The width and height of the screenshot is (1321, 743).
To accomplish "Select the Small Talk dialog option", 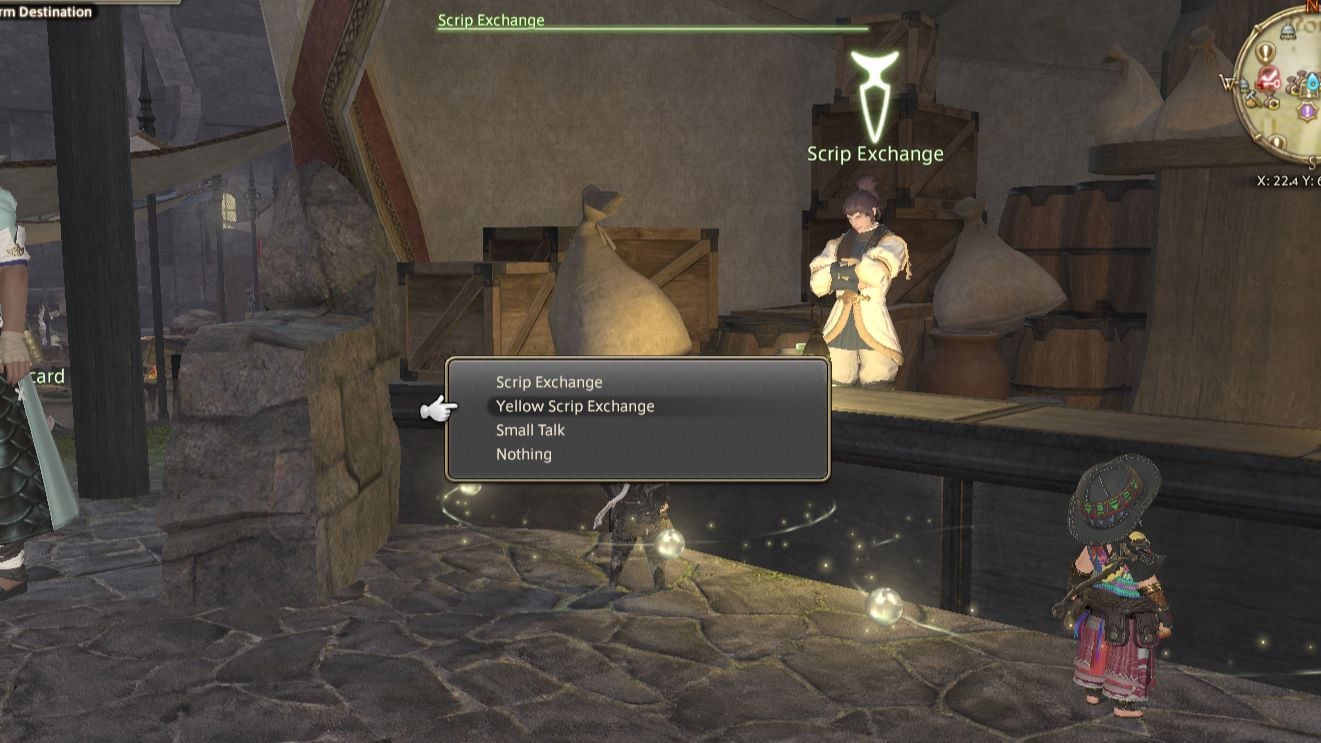I will pos(529,430).
